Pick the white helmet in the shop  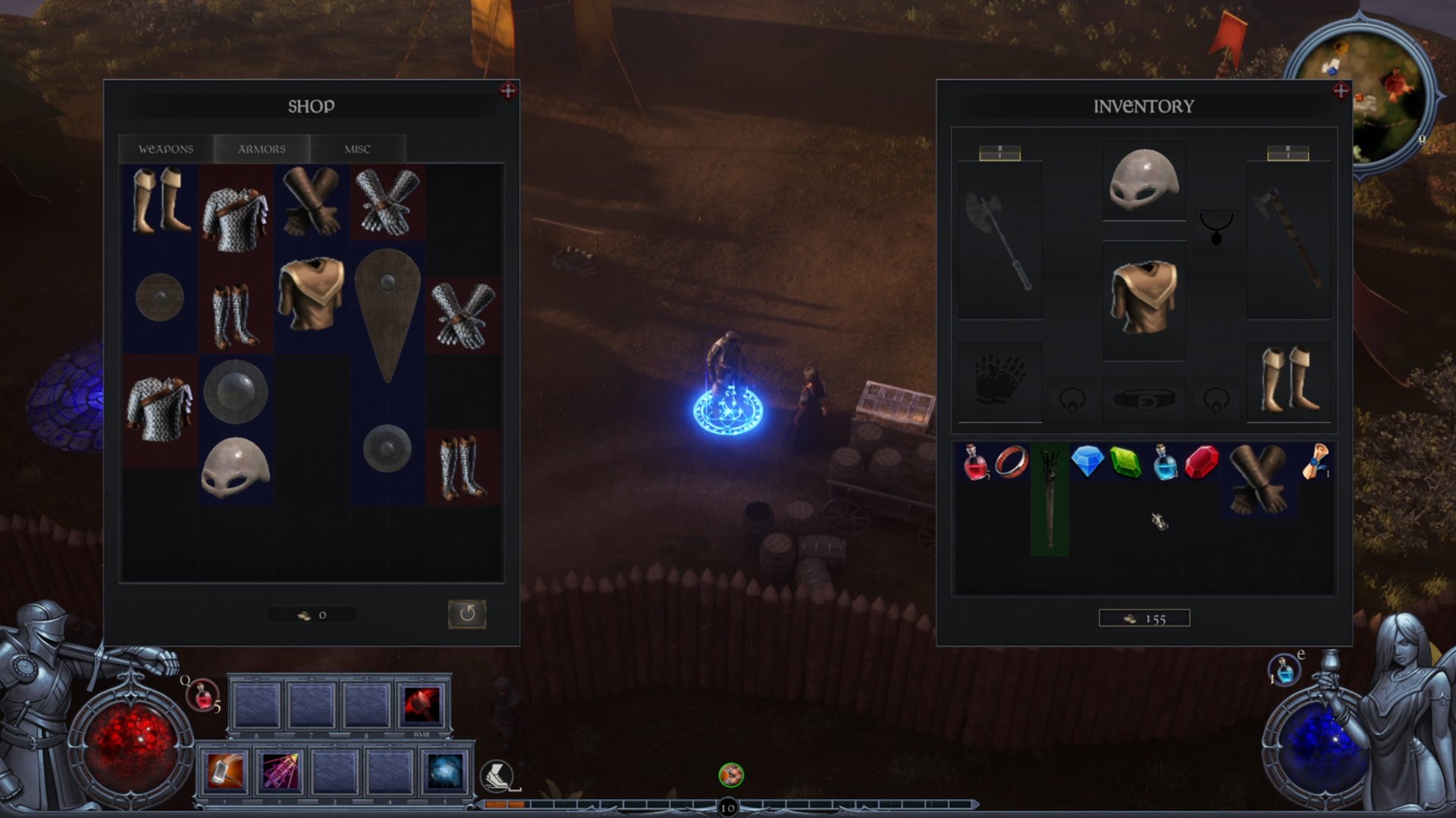pos(235,467)
